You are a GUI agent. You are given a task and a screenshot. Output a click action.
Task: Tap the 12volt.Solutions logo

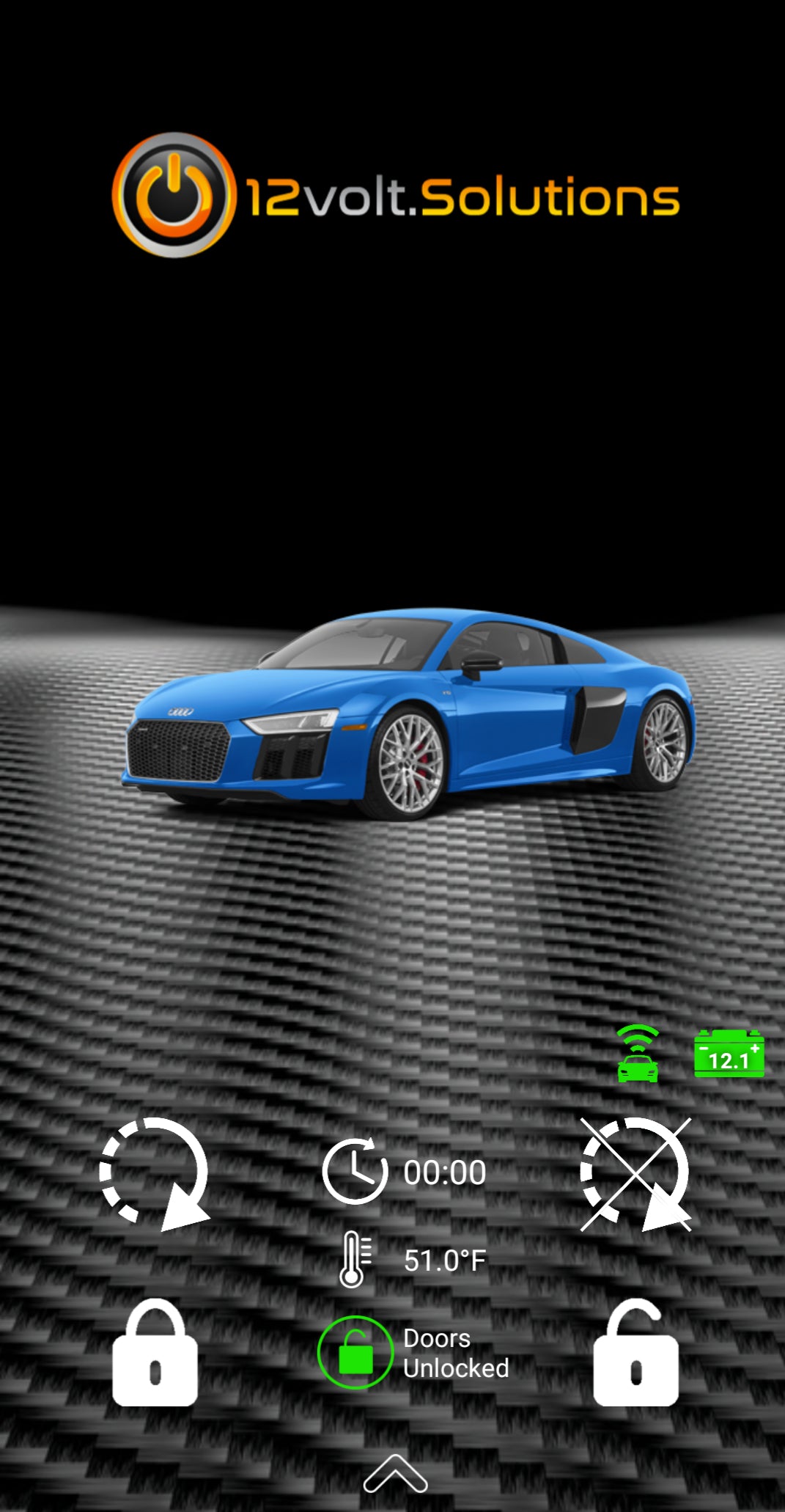pos(396,196)
